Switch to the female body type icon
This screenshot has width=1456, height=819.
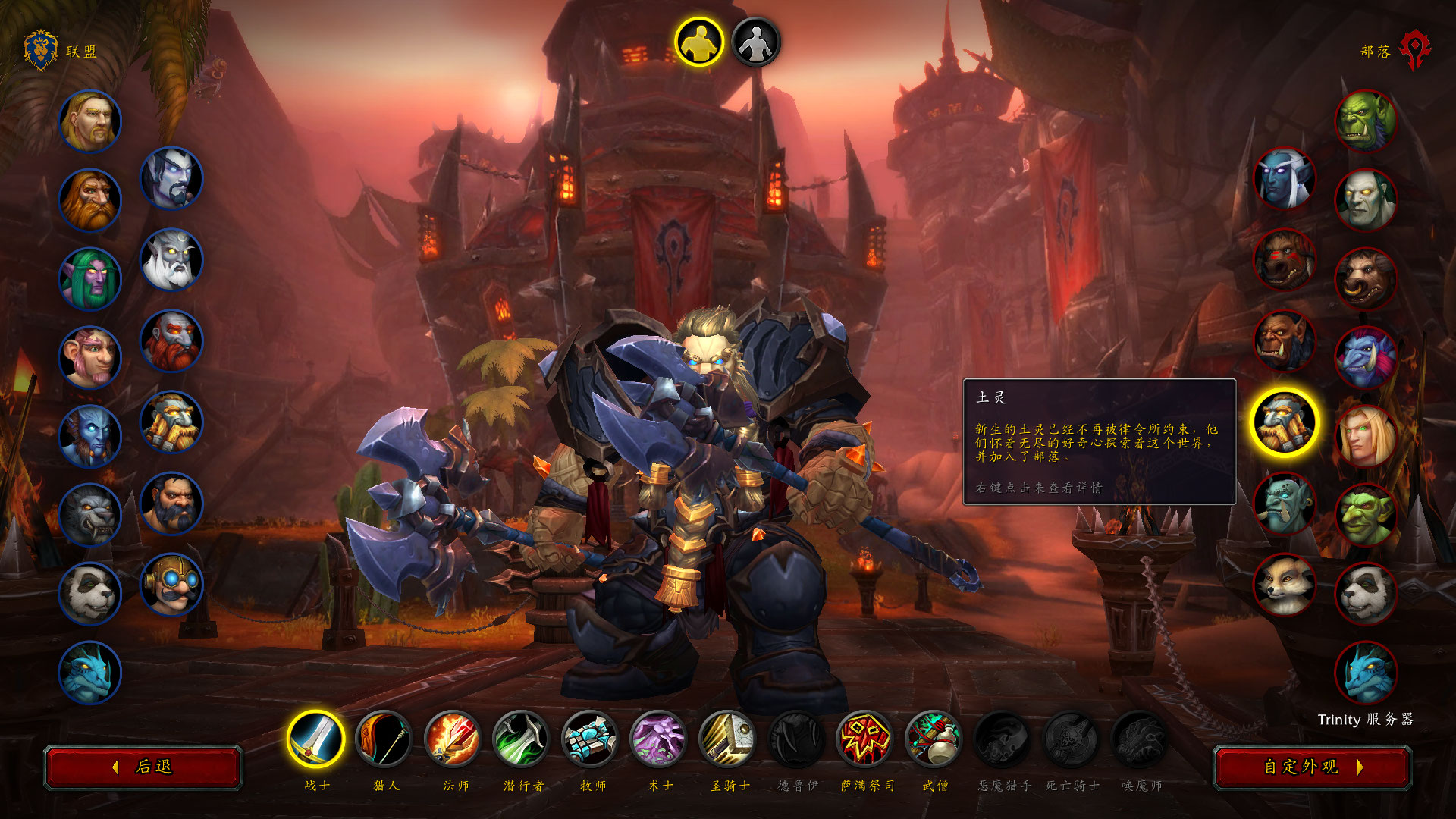(755, 42)
